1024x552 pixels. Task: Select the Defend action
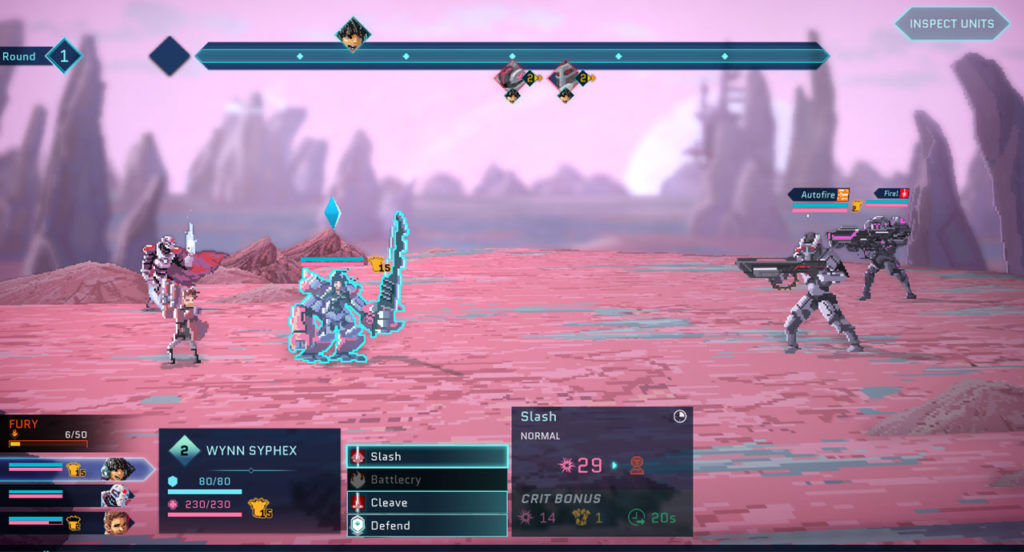[x=427, y=526]
